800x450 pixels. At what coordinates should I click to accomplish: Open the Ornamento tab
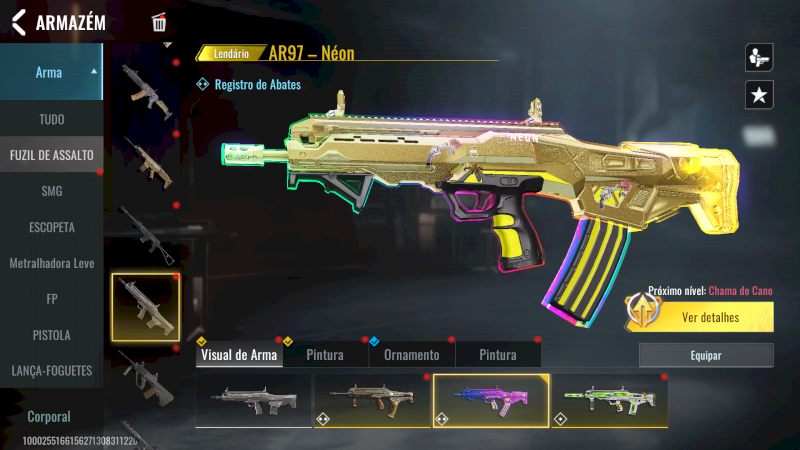coord(412,355)
